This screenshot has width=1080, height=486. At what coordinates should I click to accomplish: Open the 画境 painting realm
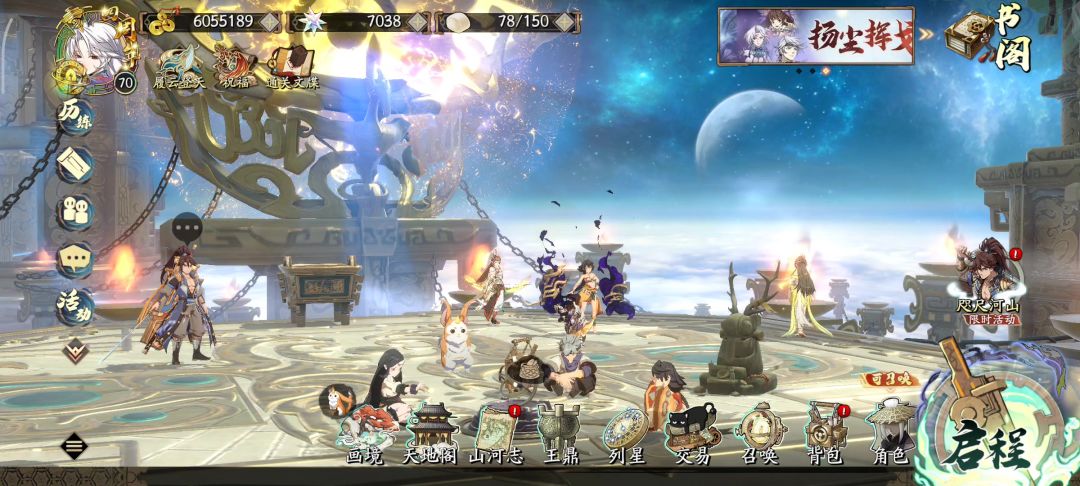tap(365, 432)
